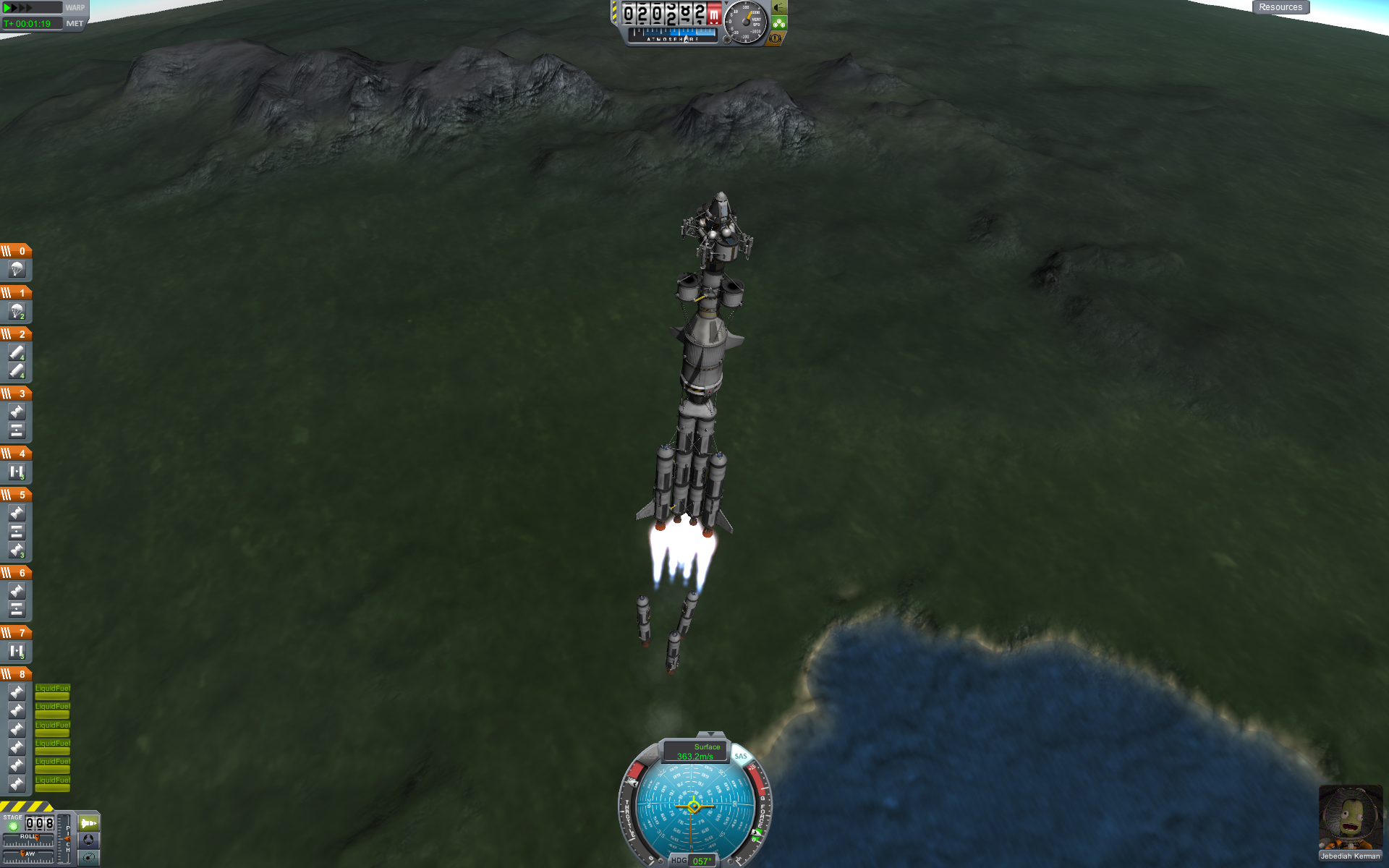Switch to docking mode controls

point(88,840)
